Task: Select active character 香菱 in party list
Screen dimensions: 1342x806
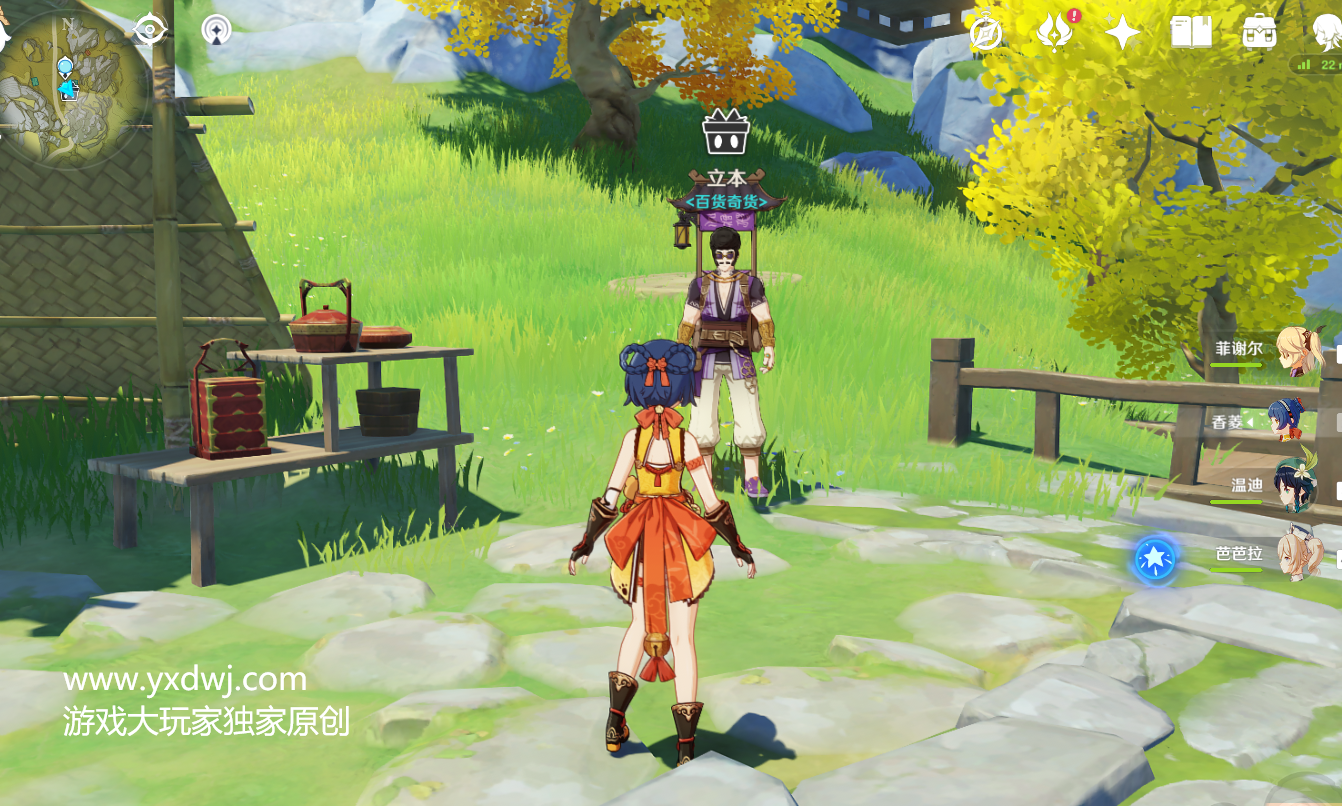Action: click(x=1292, y=420)
